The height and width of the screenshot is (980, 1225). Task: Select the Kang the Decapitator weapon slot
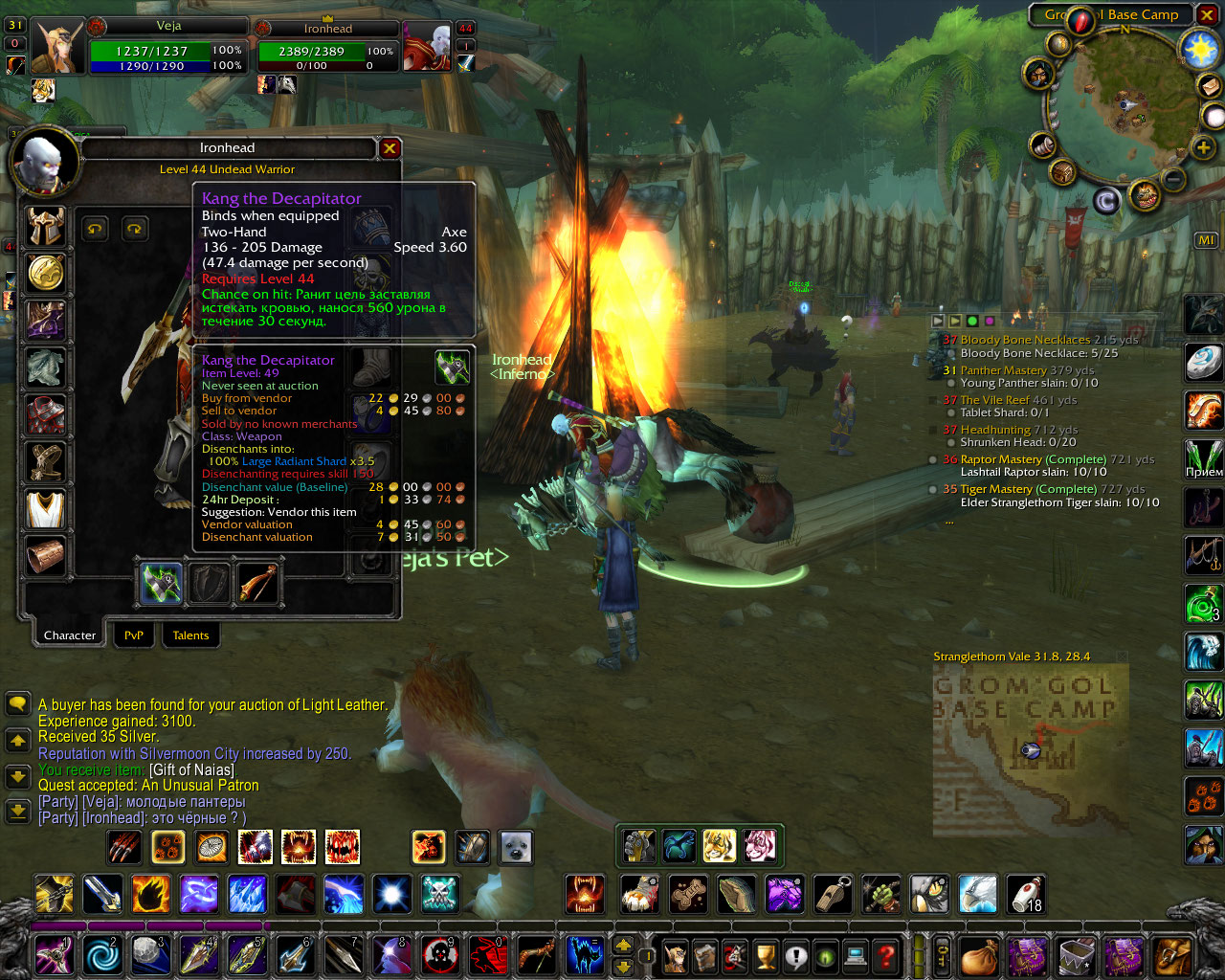(x=161, y=583)
